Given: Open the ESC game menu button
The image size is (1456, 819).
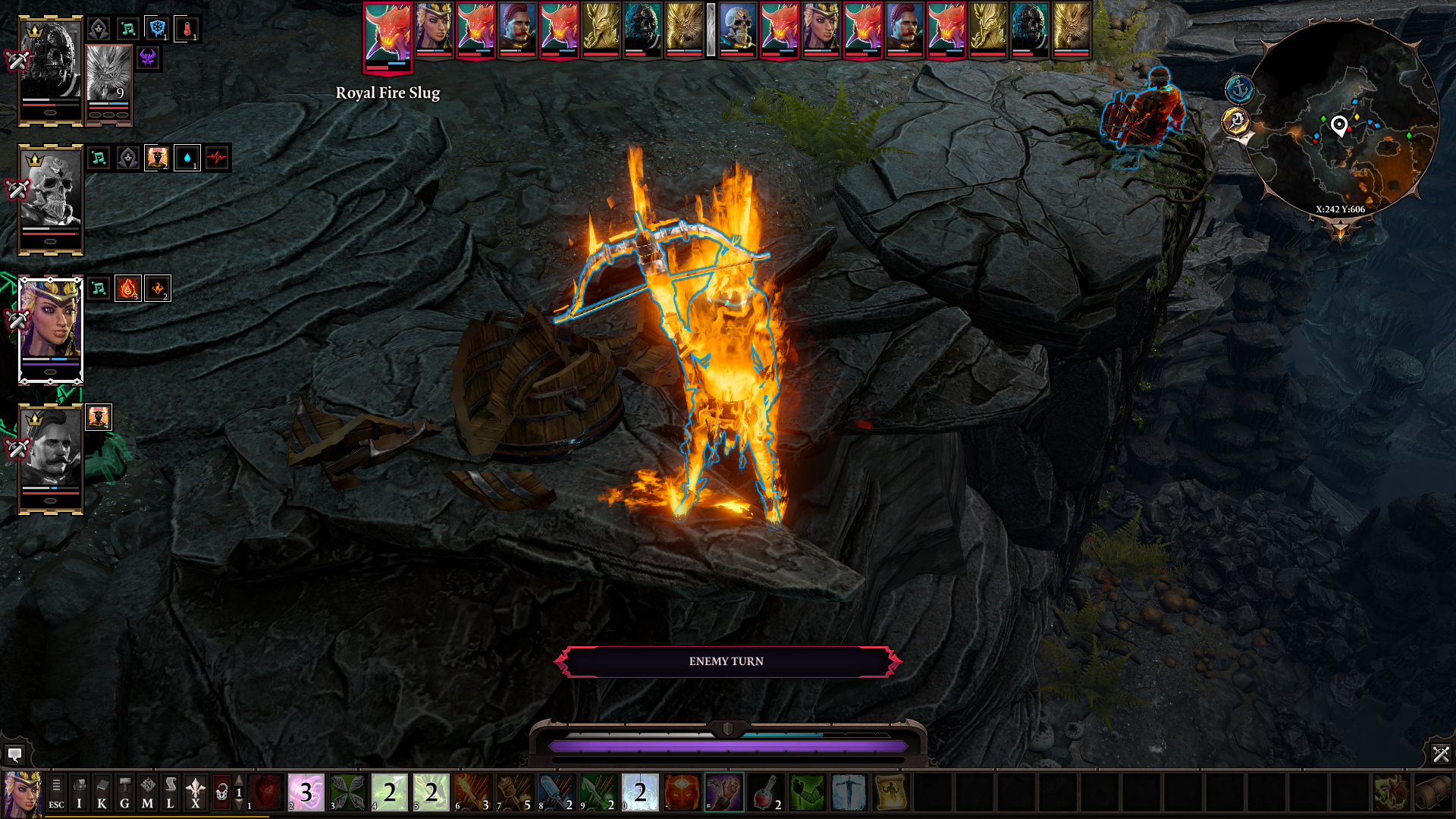Looking at the screenshot, I should click(x=56, y=793).
